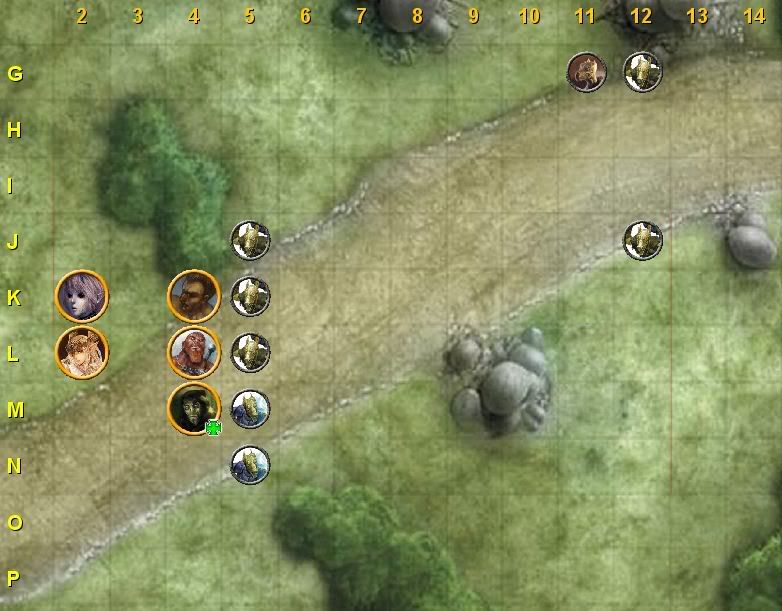The image size is (782, 611).
Task: Click the green cross status marker
Action: pos(213,429)
